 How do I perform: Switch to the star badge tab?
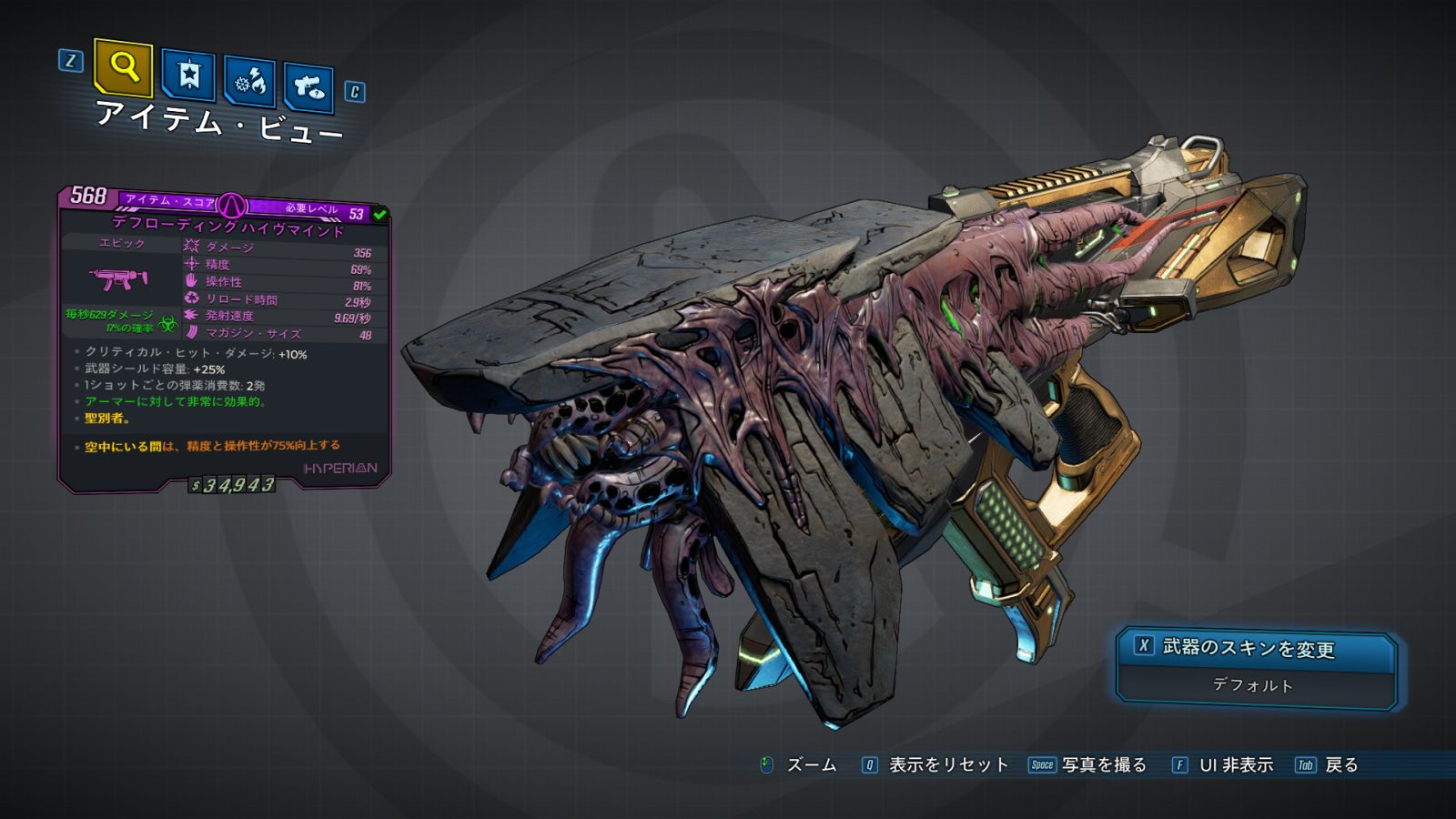click(x=188, y=75)
